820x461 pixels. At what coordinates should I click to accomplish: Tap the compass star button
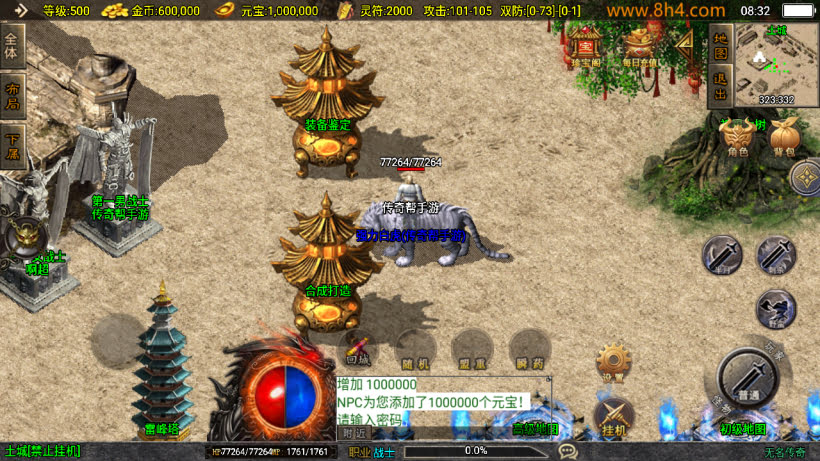805,179
